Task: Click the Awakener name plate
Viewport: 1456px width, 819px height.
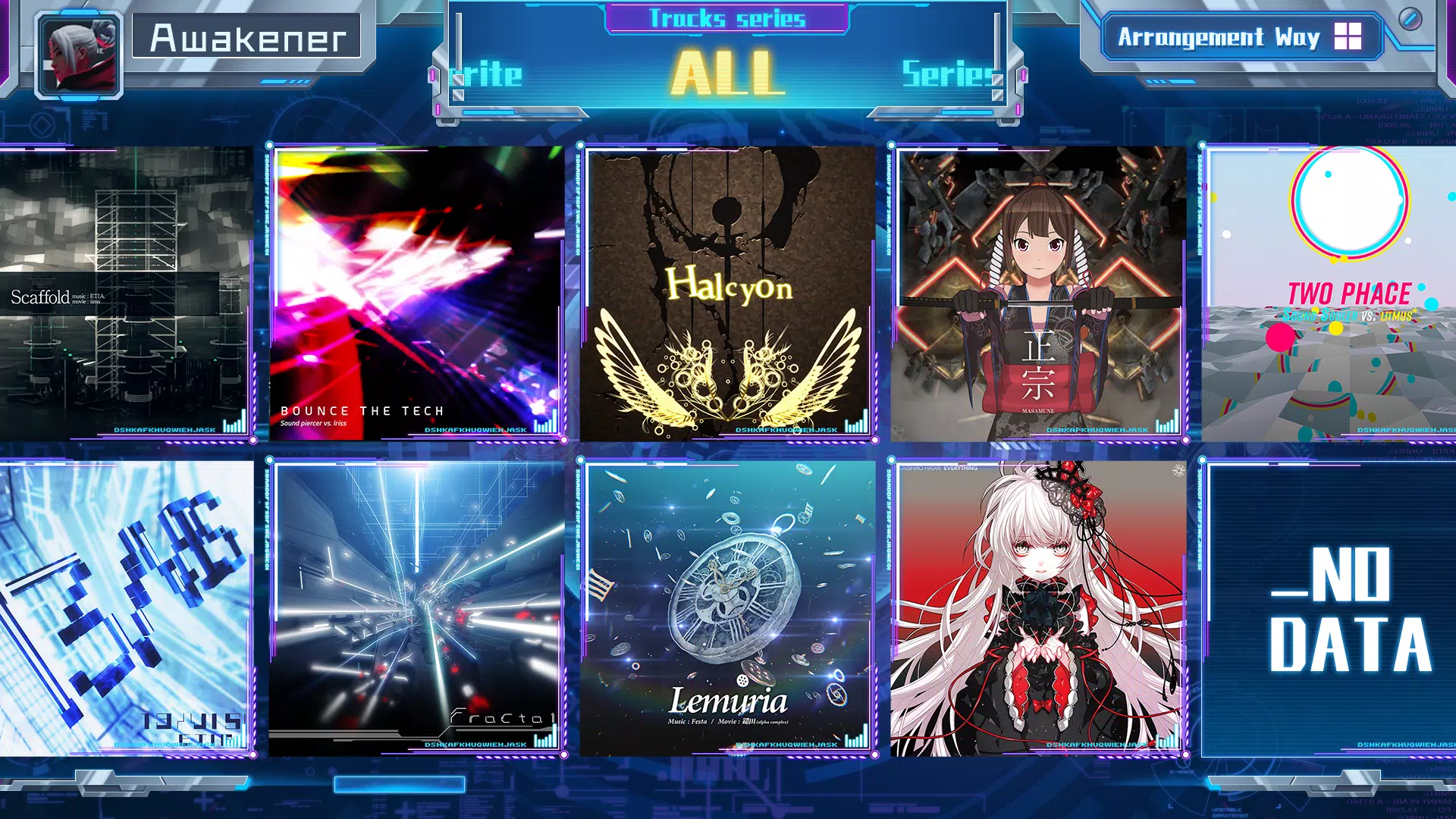Action: tap(248, 36)
